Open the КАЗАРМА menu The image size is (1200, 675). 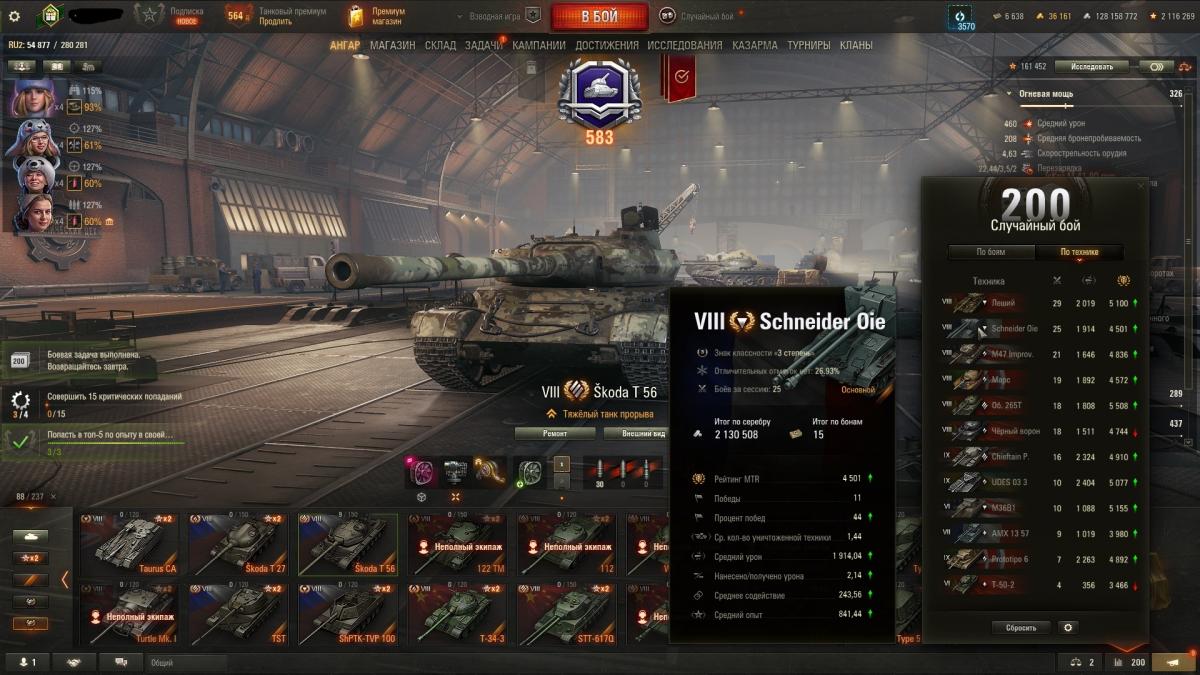point(754,45)
